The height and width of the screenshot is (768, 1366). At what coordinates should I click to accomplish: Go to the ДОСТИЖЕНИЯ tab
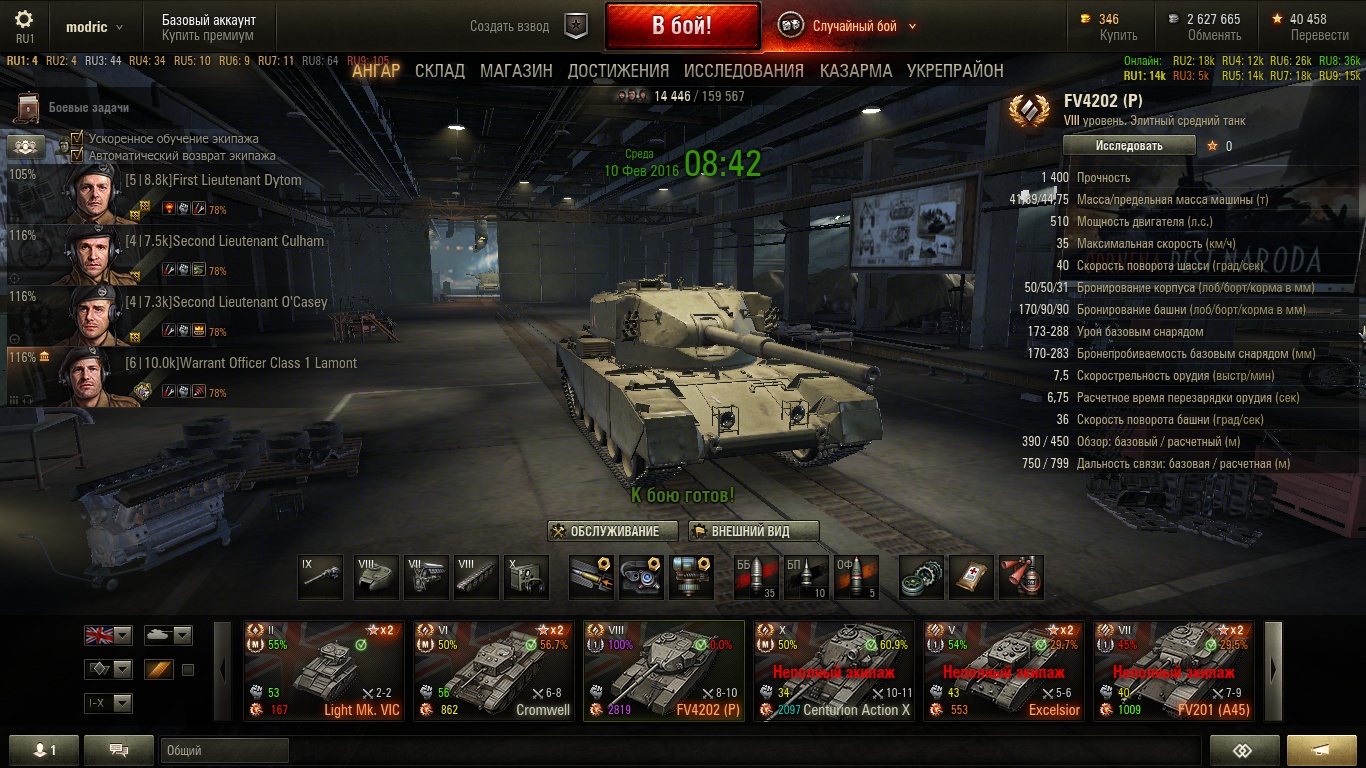tap(618, 71)
